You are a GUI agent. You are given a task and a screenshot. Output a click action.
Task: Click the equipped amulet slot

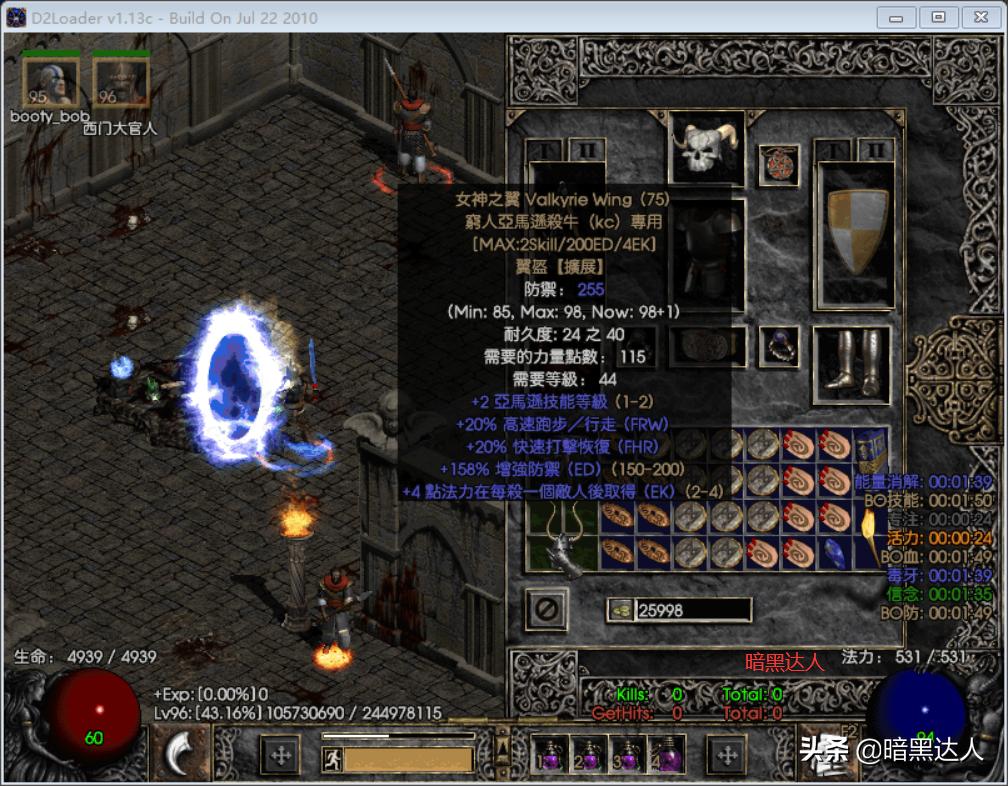778,165
